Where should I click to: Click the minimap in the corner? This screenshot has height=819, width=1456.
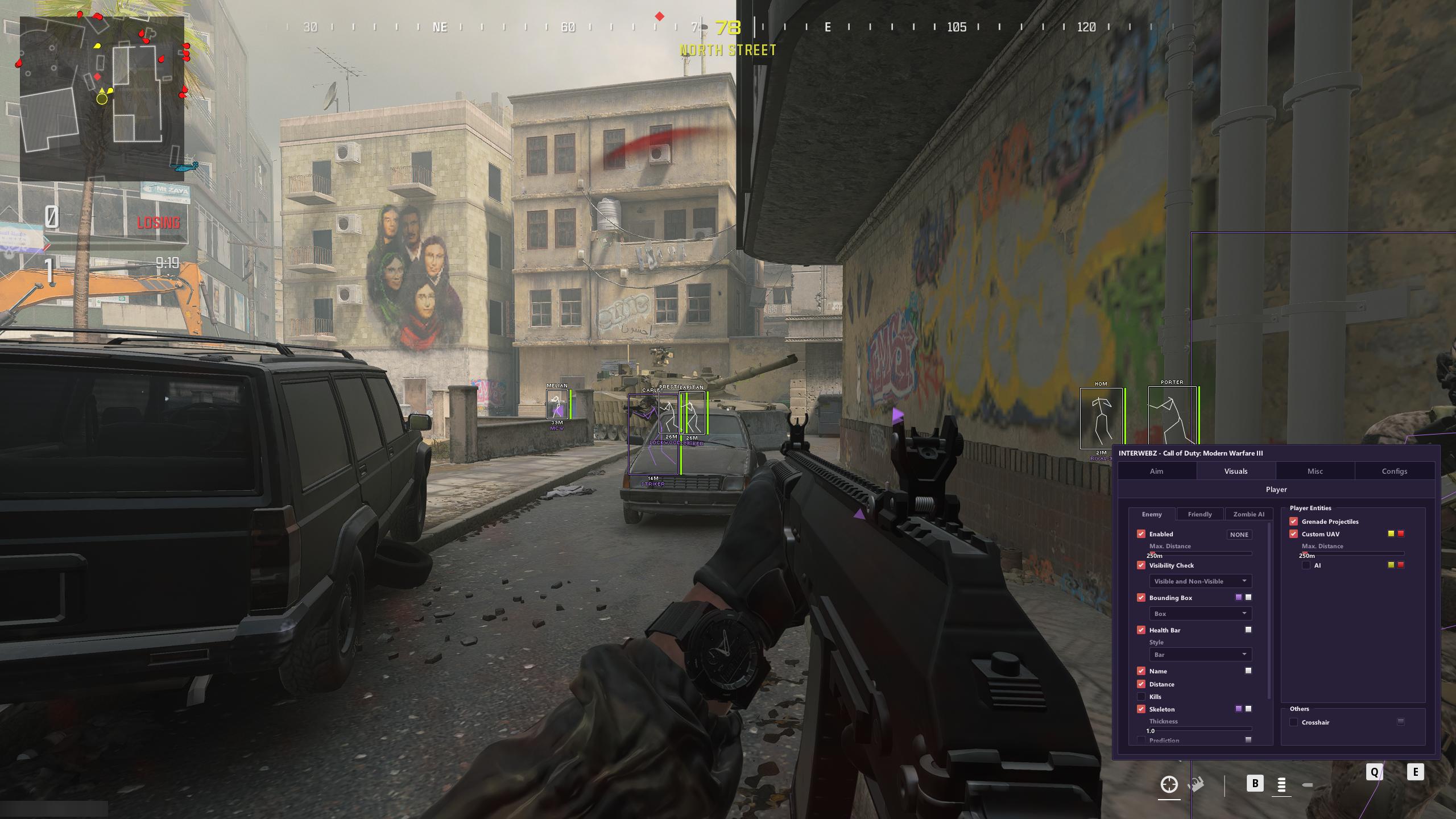click(102, 98)
